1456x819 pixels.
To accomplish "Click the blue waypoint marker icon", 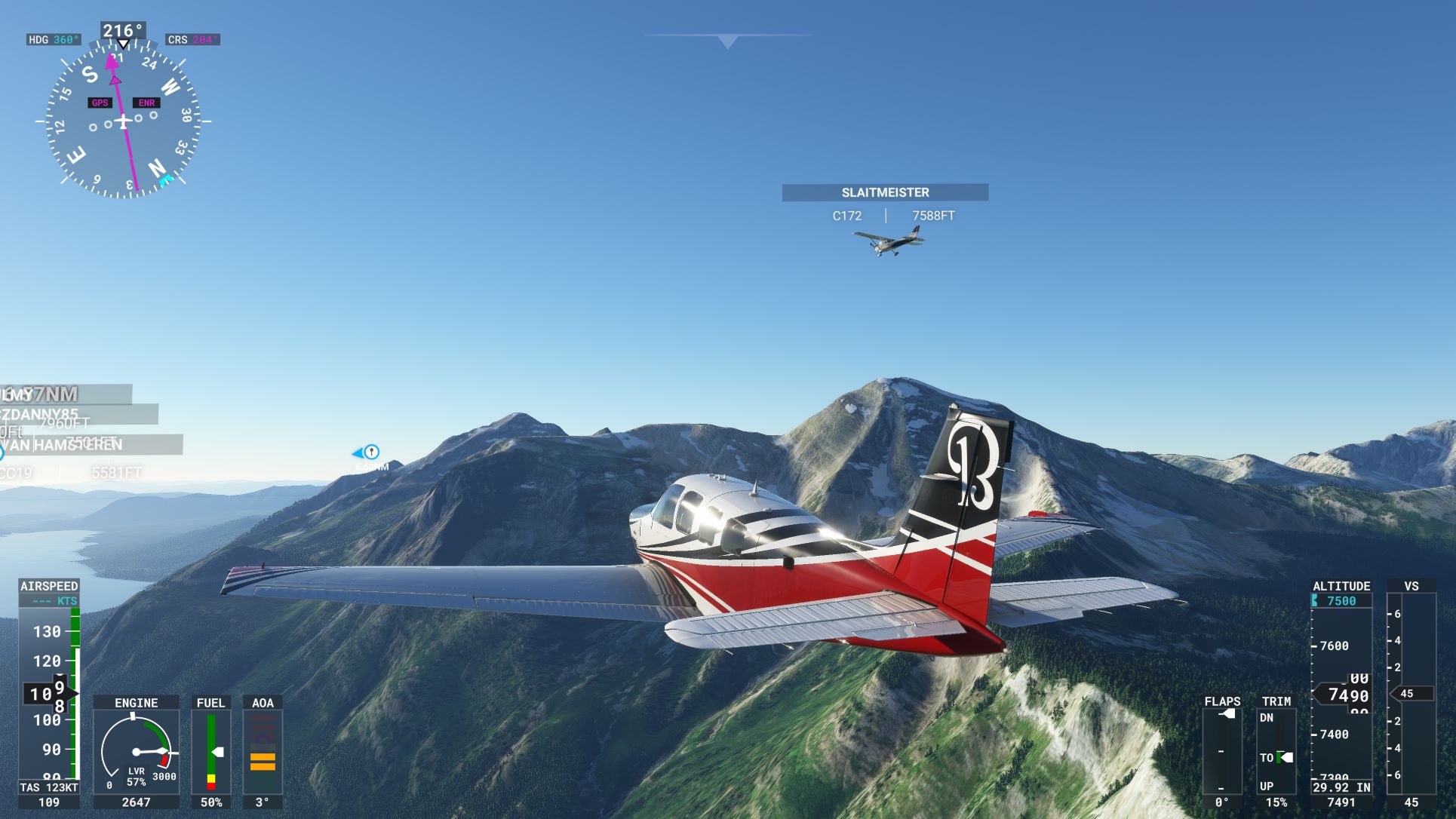I will 370,452.
